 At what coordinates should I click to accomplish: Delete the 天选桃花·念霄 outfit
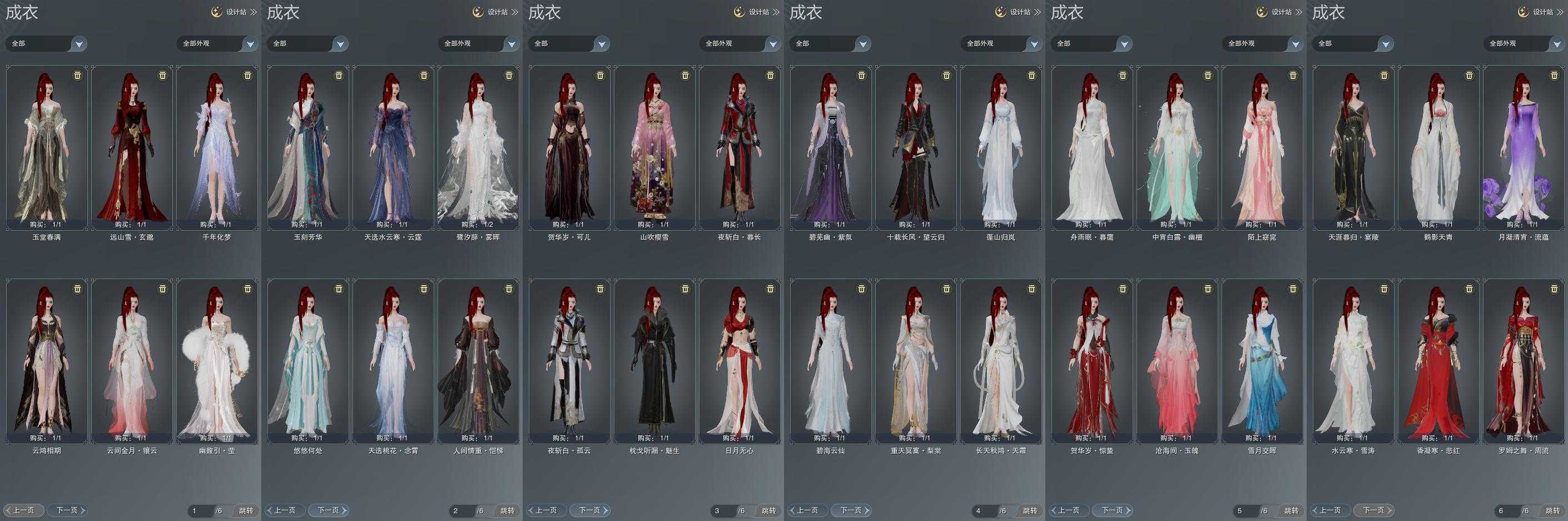[424, 289]
